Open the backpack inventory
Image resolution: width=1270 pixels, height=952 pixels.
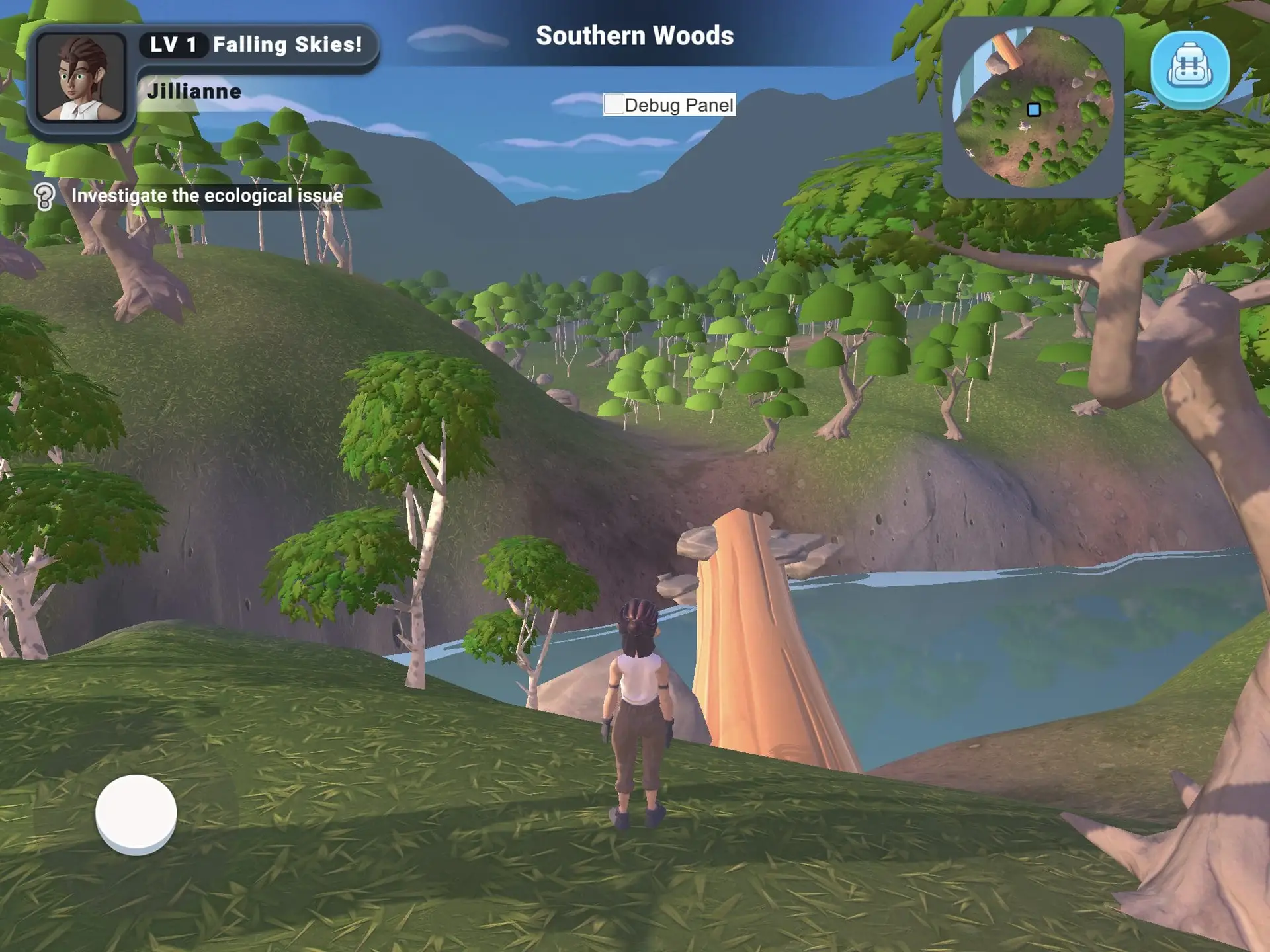1189,69
